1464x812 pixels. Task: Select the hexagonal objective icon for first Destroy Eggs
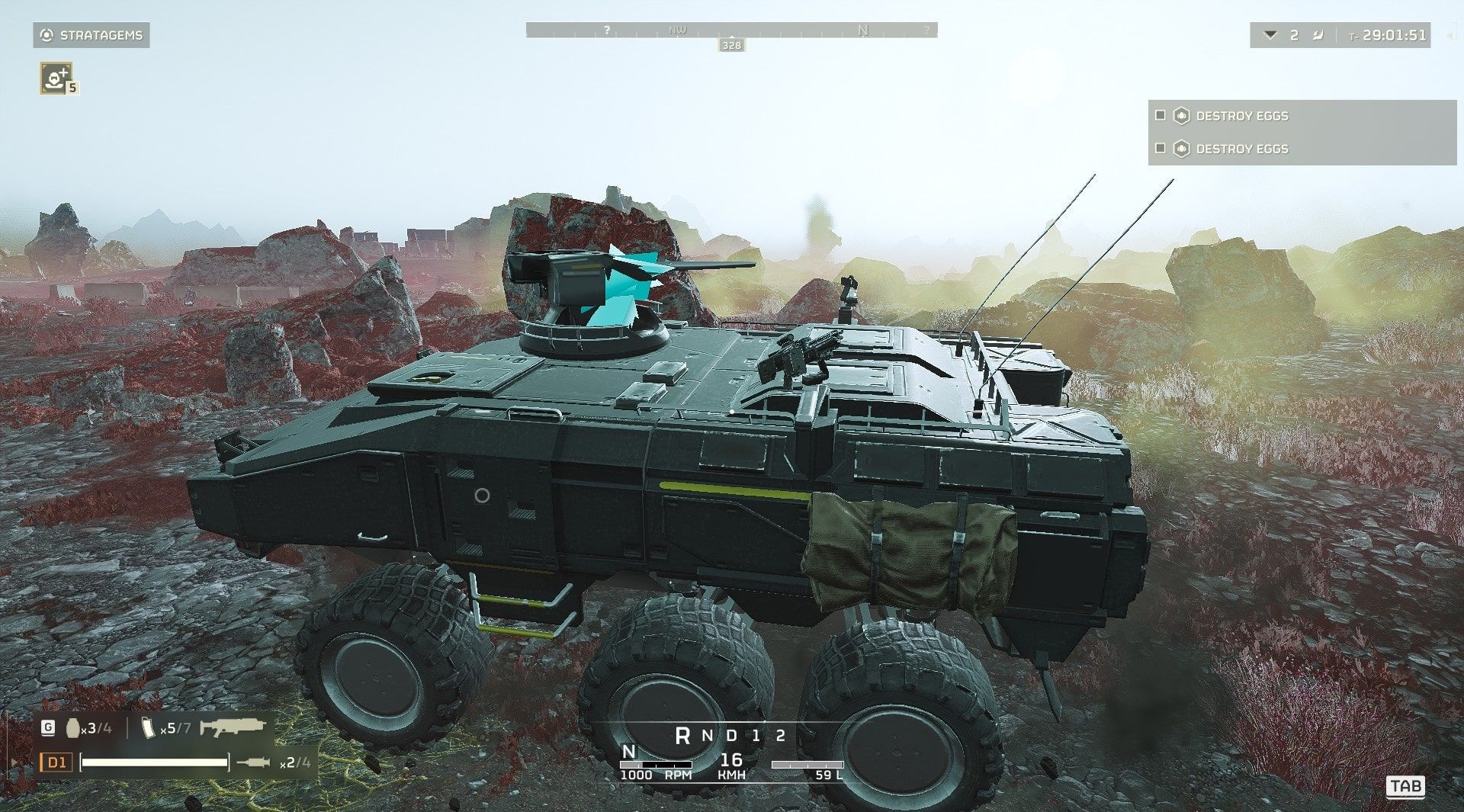1181,116
